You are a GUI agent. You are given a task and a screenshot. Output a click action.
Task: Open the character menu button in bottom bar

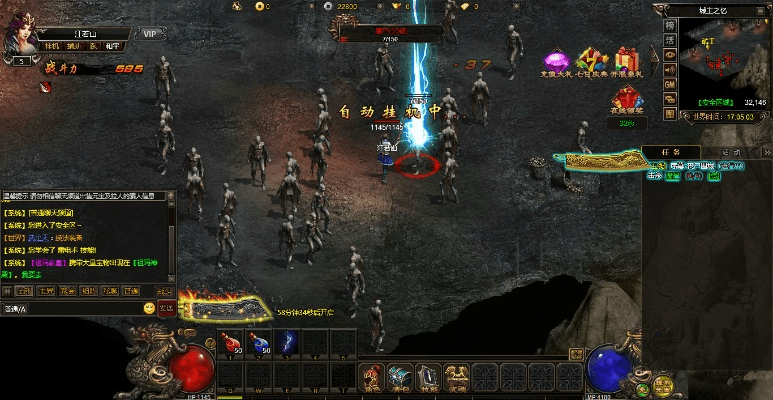tap(372, 376)
